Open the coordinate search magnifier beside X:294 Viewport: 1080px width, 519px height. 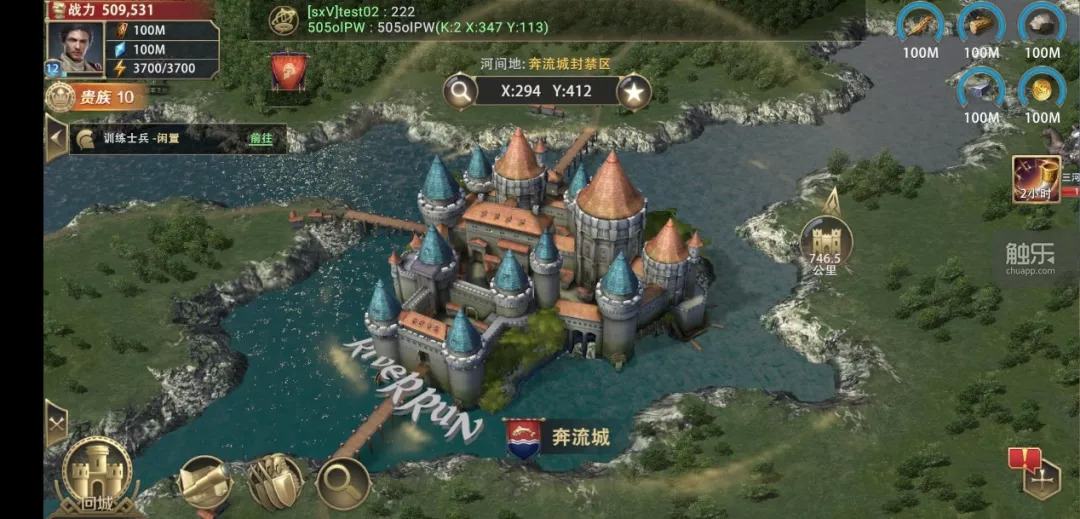460,92
